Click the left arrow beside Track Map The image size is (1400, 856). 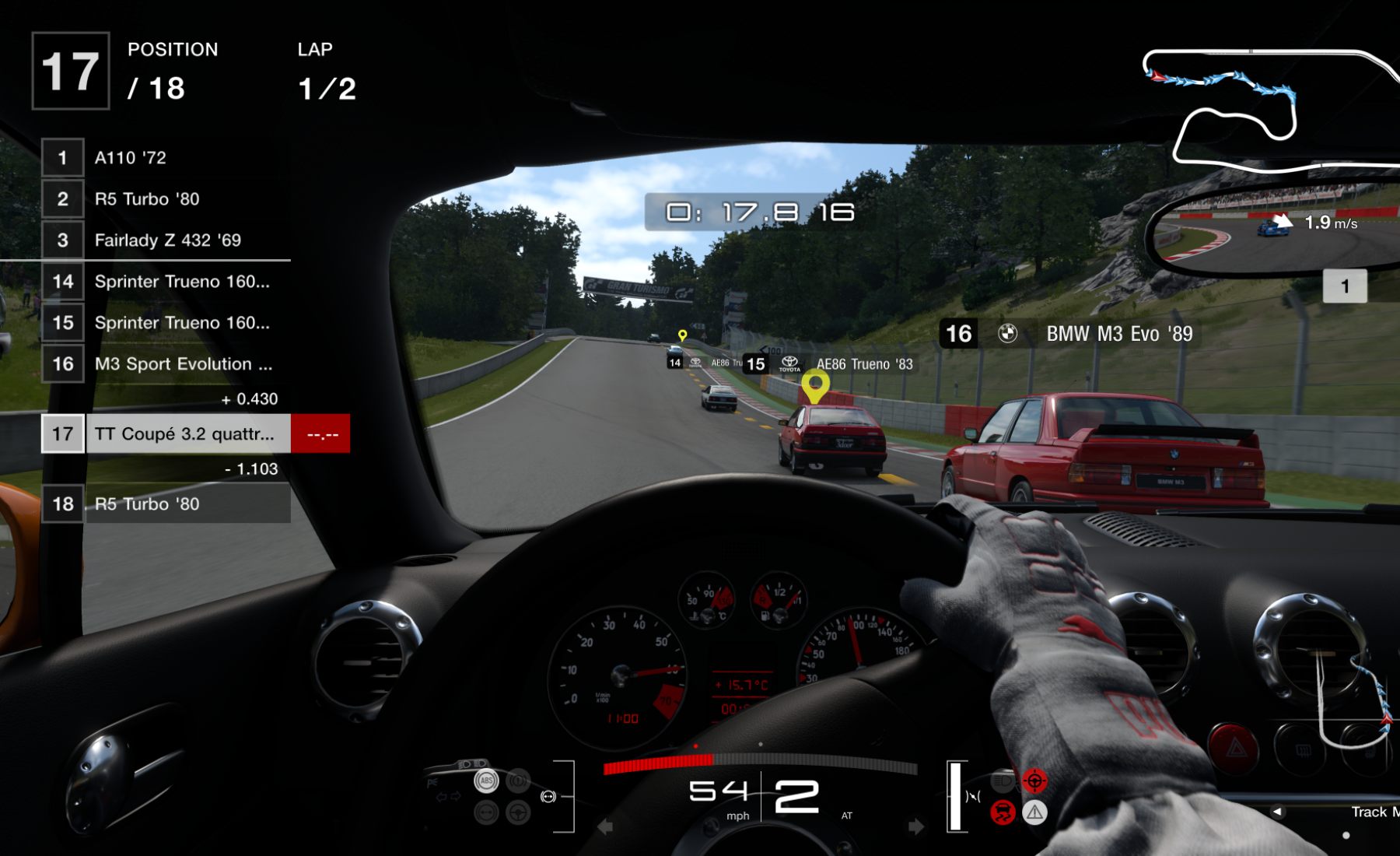click(x=1277, y=812)
